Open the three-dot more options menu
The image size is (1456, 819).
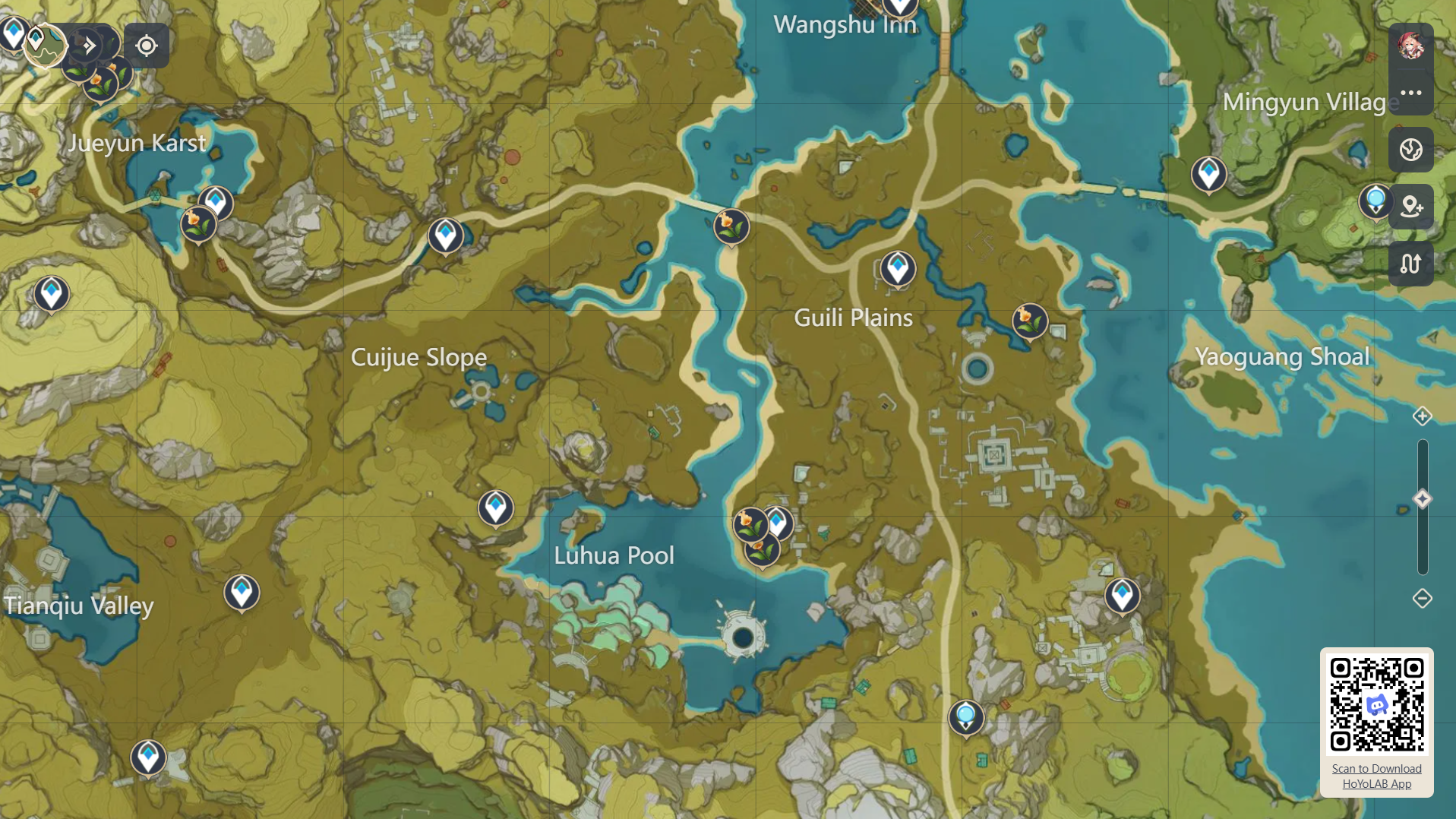click(x=1410, y=93)
